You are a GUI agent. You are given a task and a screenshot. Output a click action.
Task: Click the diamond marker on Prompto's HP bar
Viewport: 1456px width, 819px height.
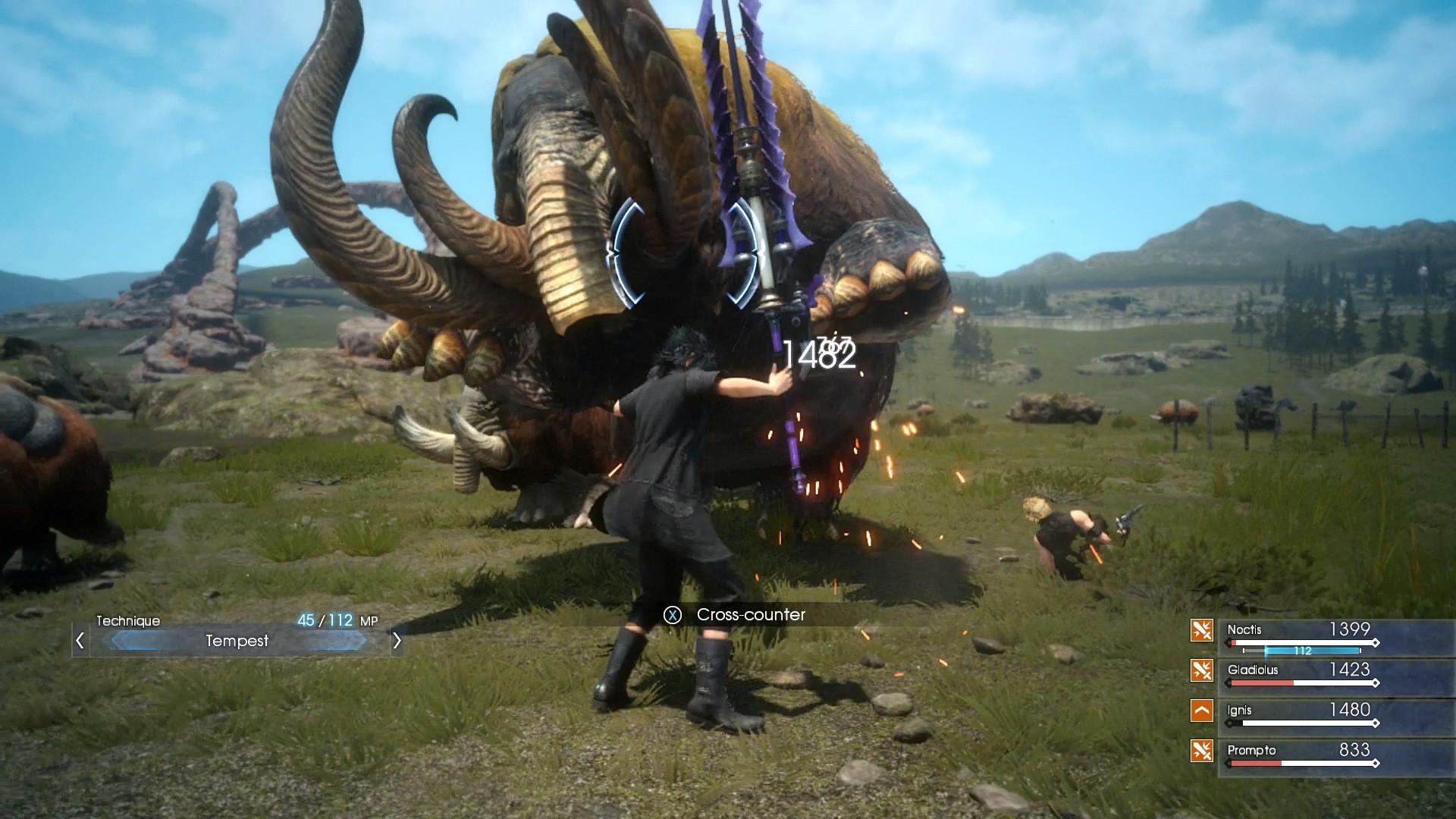pos(1376,763)
